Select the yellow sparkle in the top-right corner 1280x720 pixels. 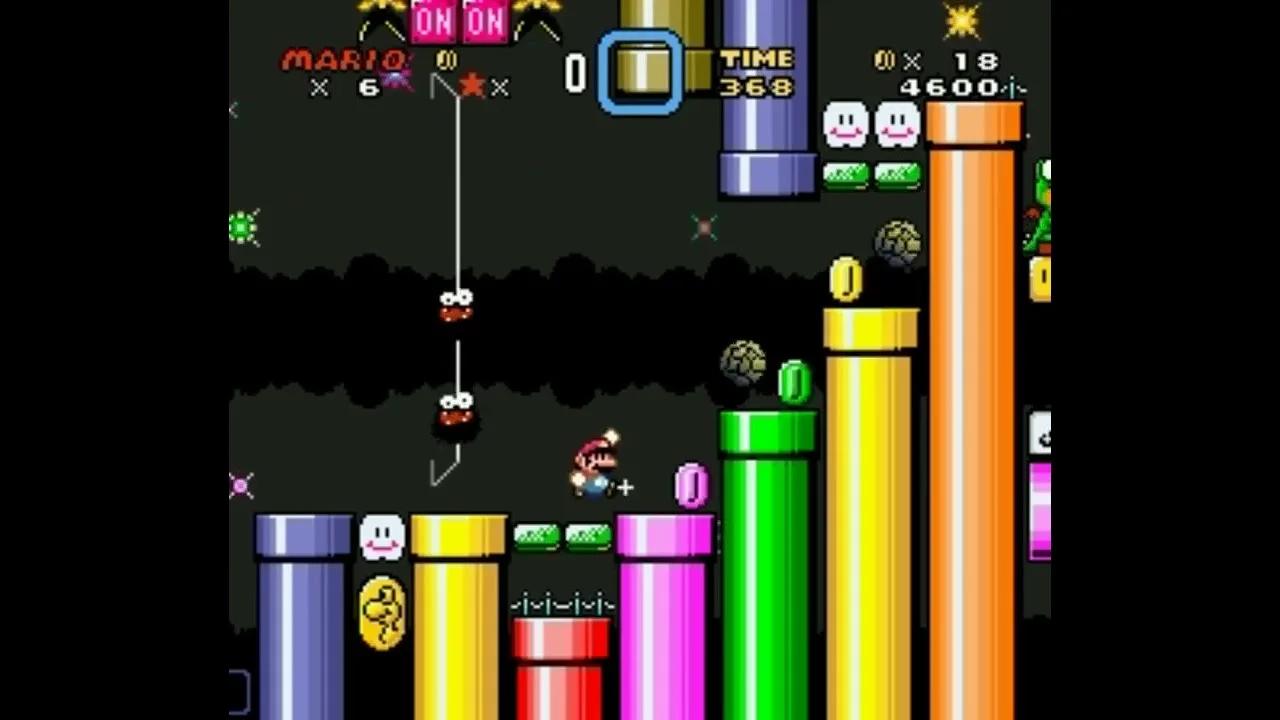962,18
